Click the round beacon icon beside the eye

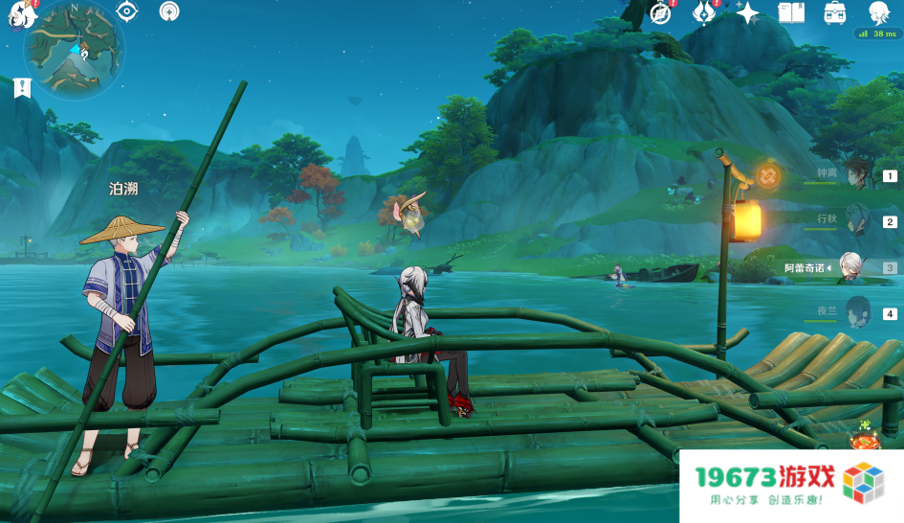pos(169,11)
